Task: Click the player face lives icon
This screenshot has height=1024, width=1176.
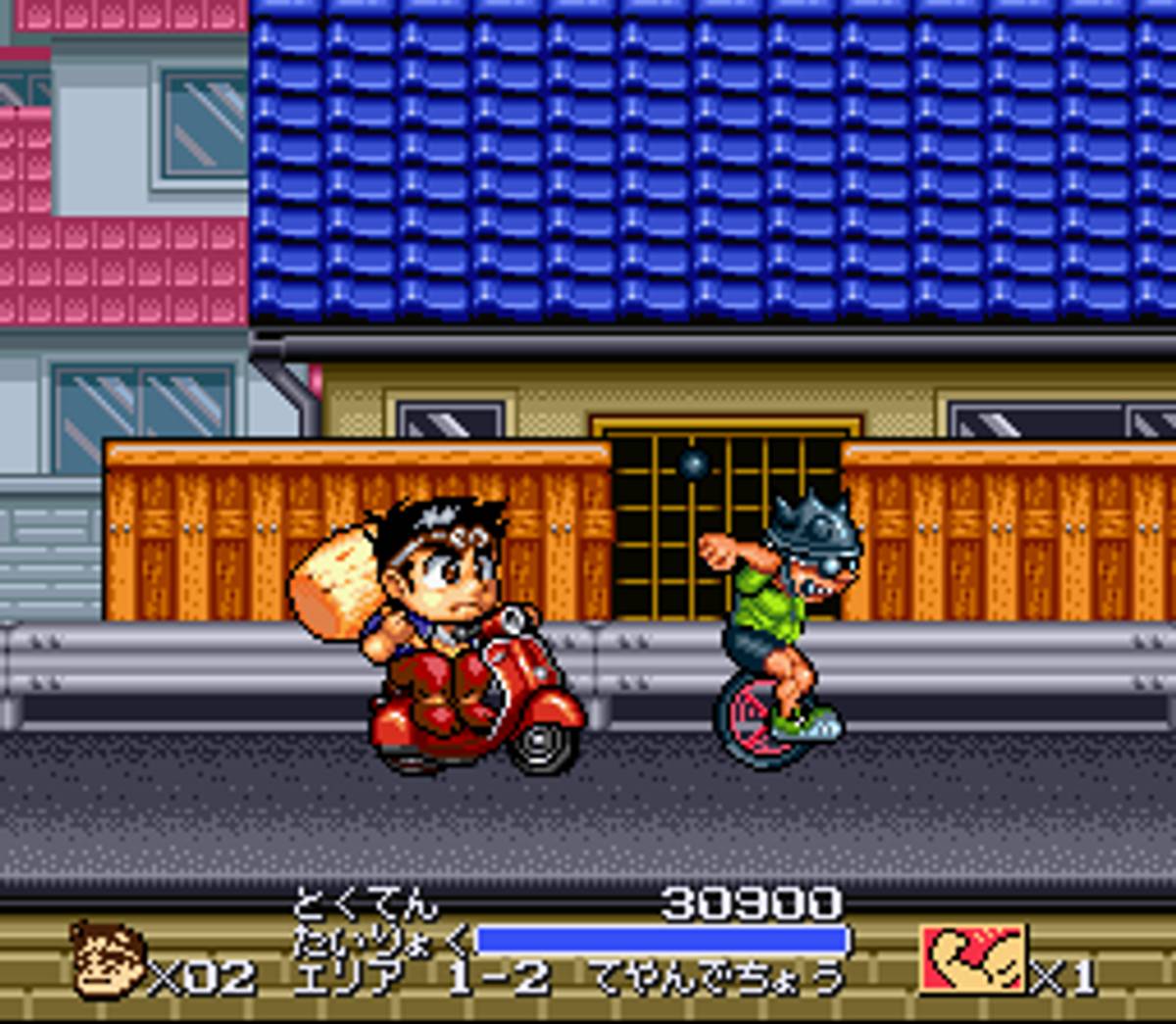Action: coord(107,960)
